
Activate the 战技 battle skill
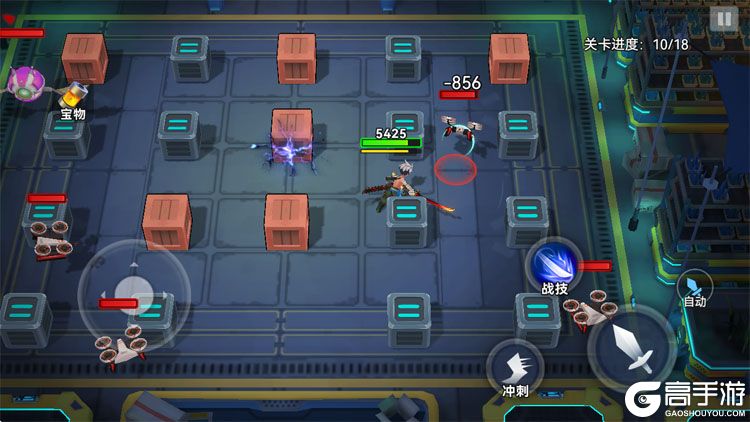click(x=552, y=267)
